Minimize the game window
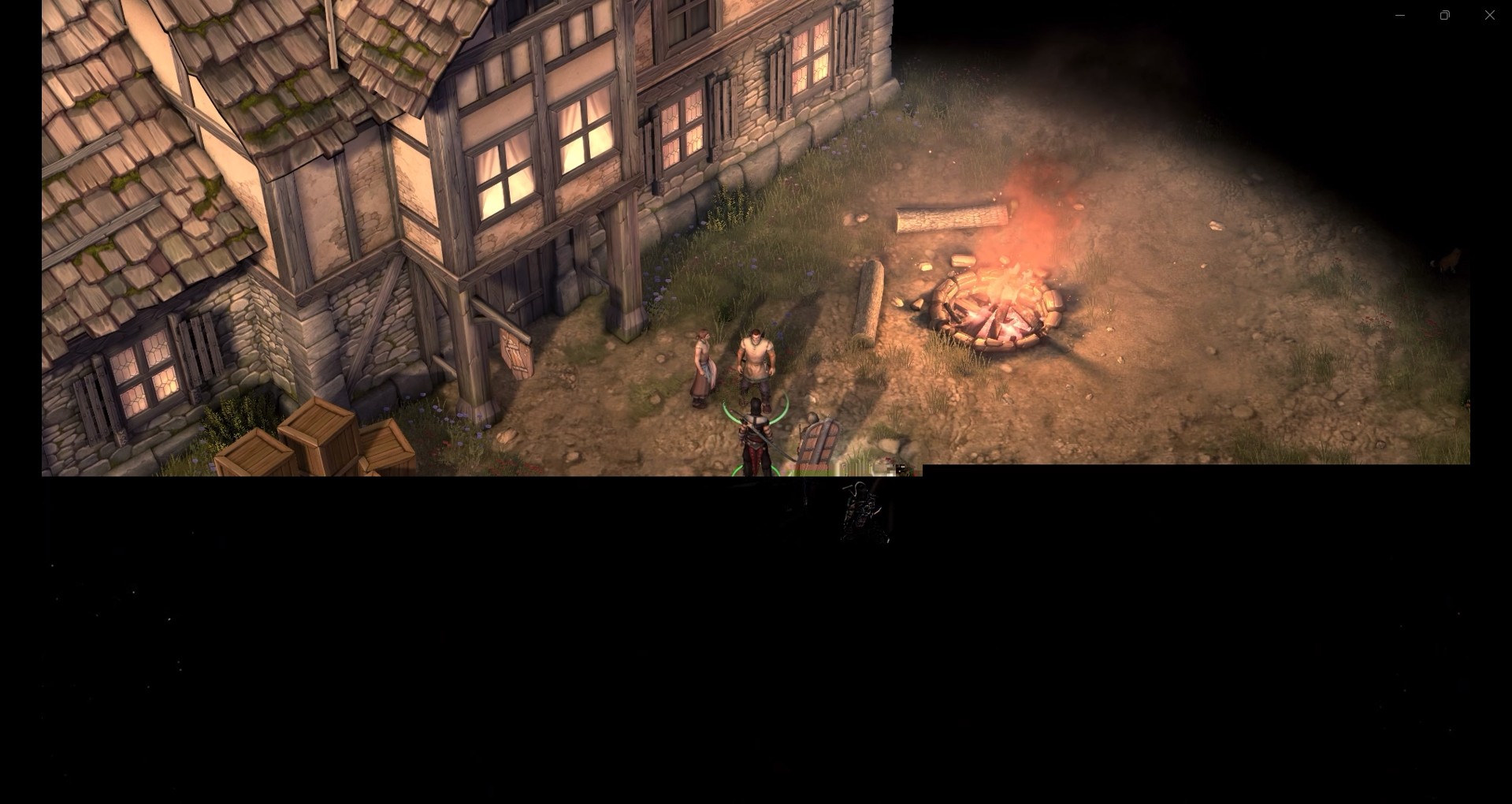The width and height of the screenshot is (1512, 804). coord(1400,15)
